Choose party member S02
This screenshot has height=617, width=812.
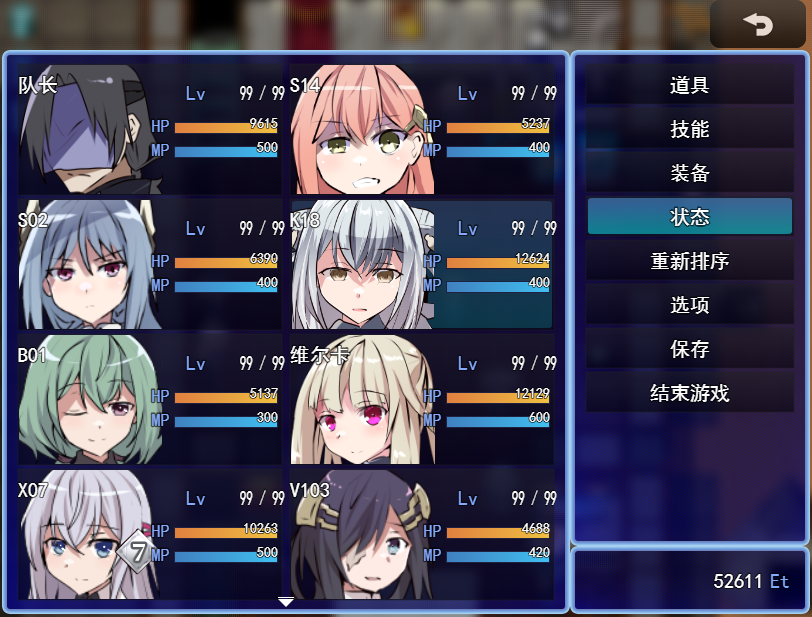point(150,264)
